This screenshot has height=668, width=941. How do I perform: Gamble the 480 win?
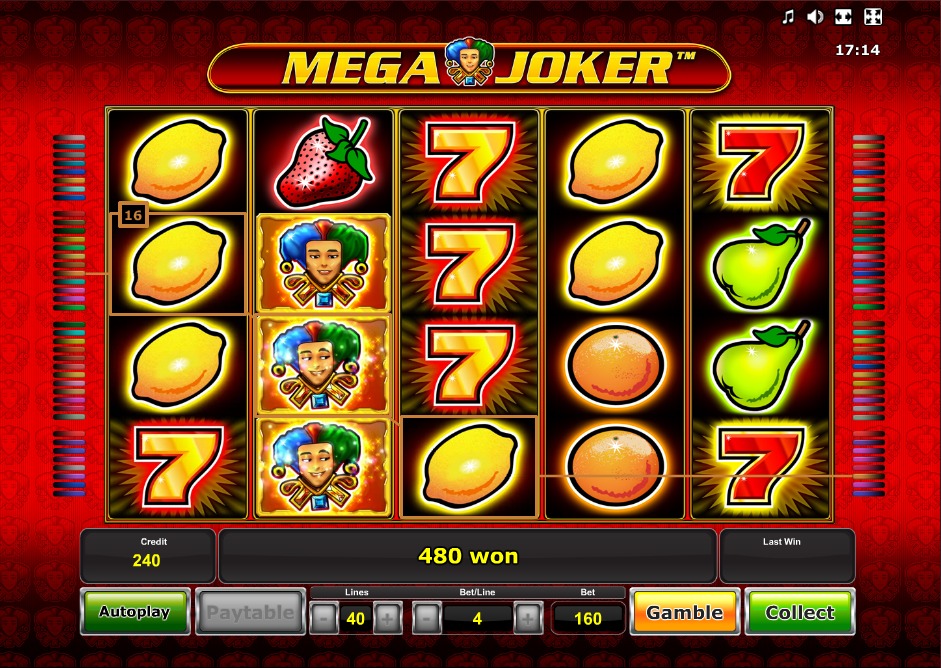click(686, 612)
